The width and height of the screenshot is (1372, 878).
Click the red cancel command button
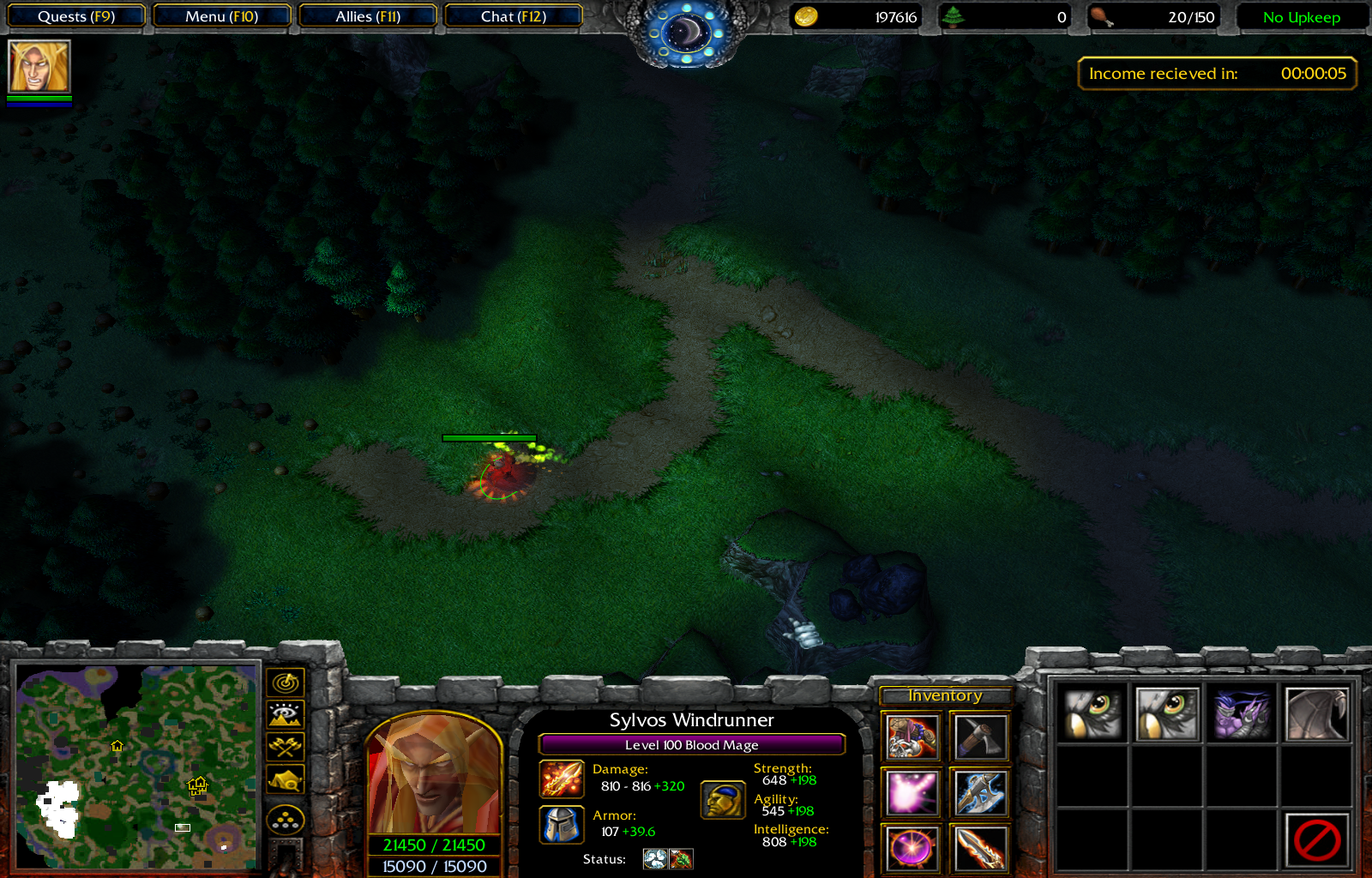point(1316,839)
